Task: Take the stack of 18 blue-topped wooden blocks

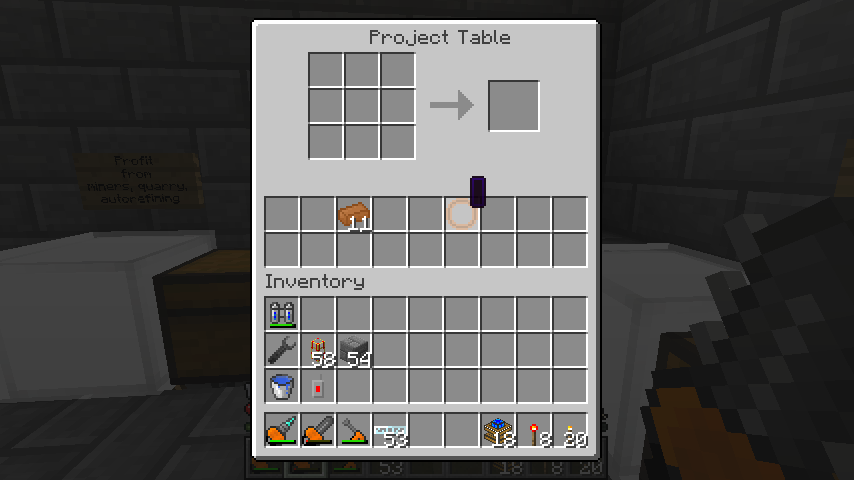Action: pos(498,431)
